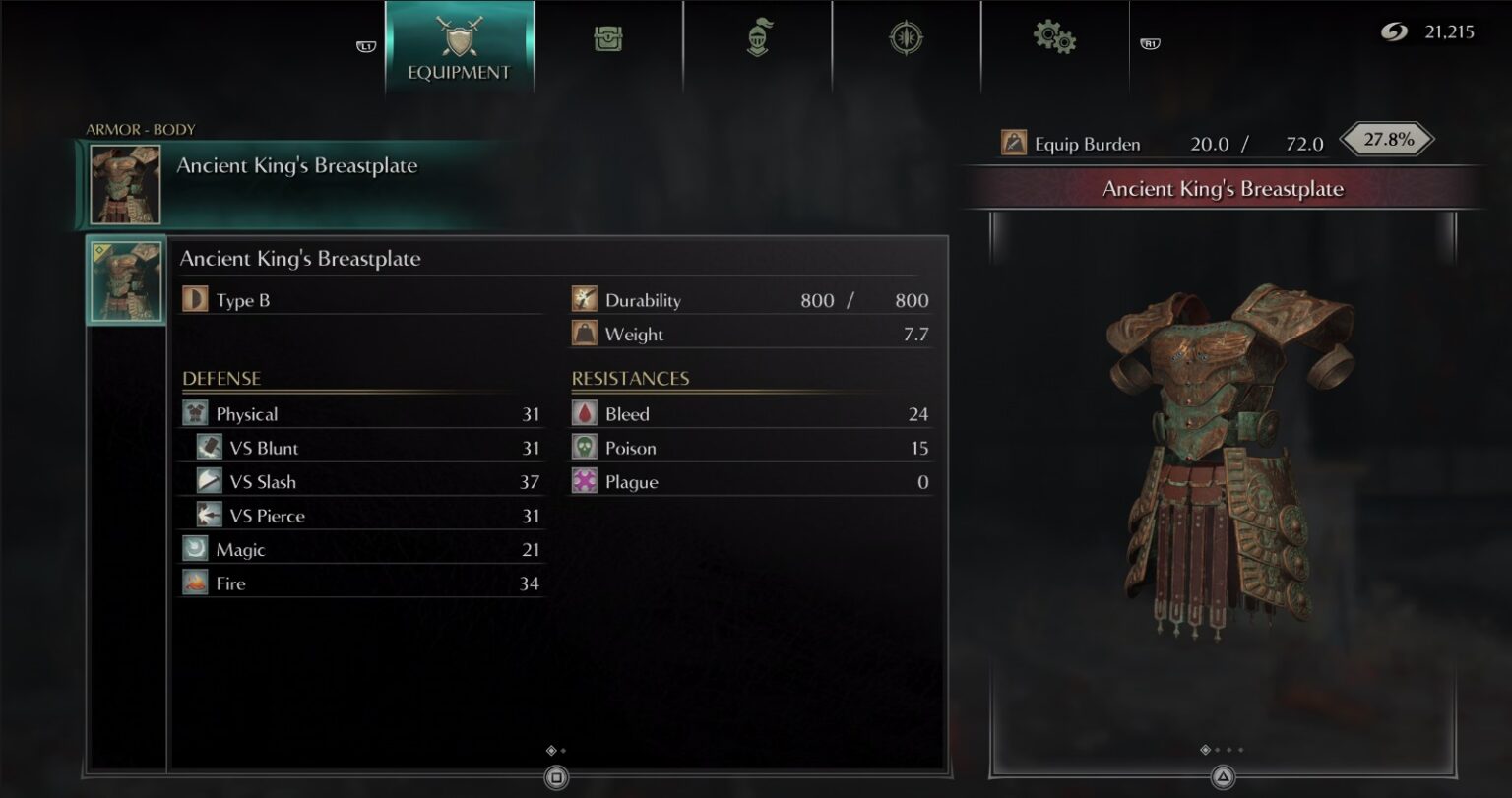Screen dimensions: 1512x798
Task: Select the Plague resistance icon
Action: click(583, 481)
